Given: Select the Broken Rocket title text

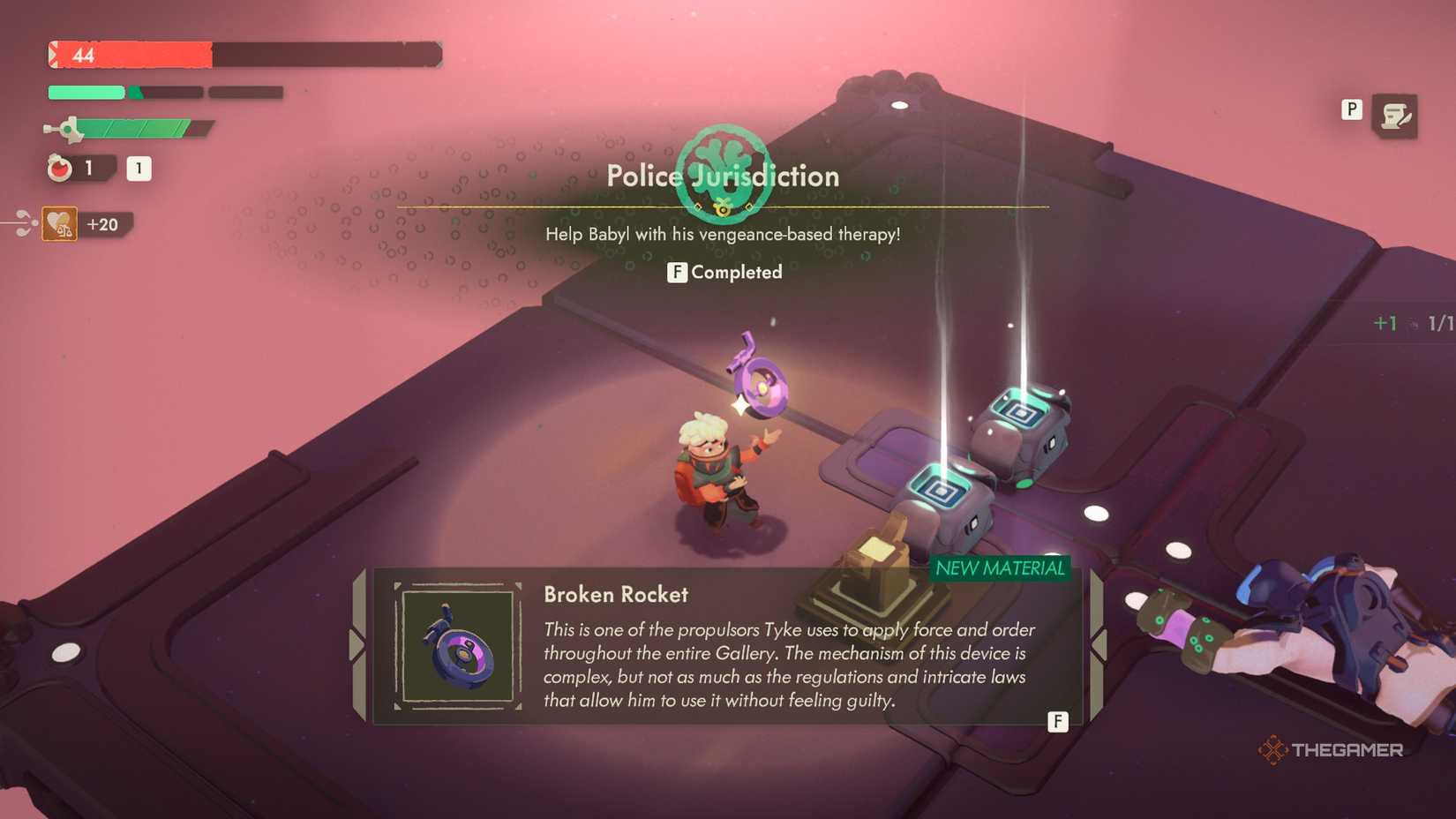Looking at the screenshot, I should [615, 595].
